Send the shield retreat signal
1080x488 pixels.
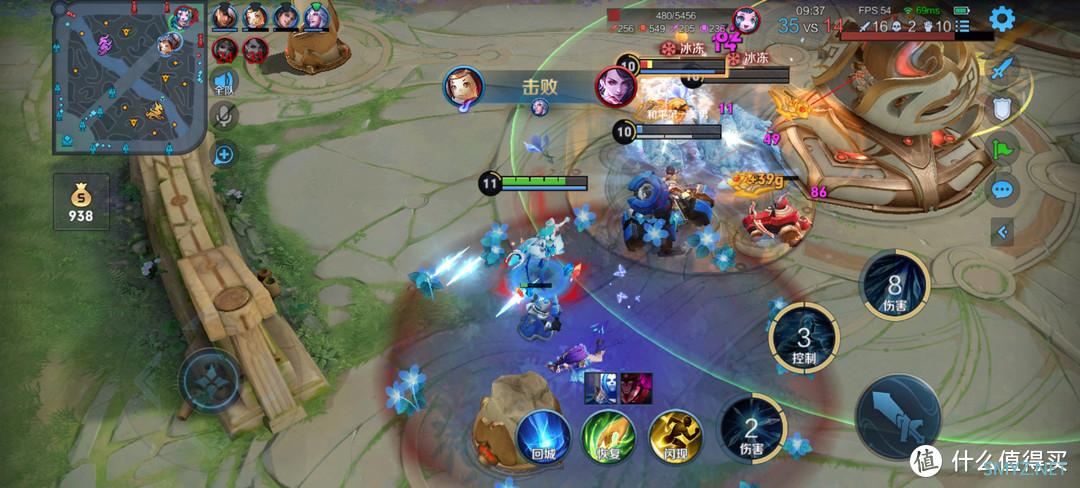coord(1001,109)
